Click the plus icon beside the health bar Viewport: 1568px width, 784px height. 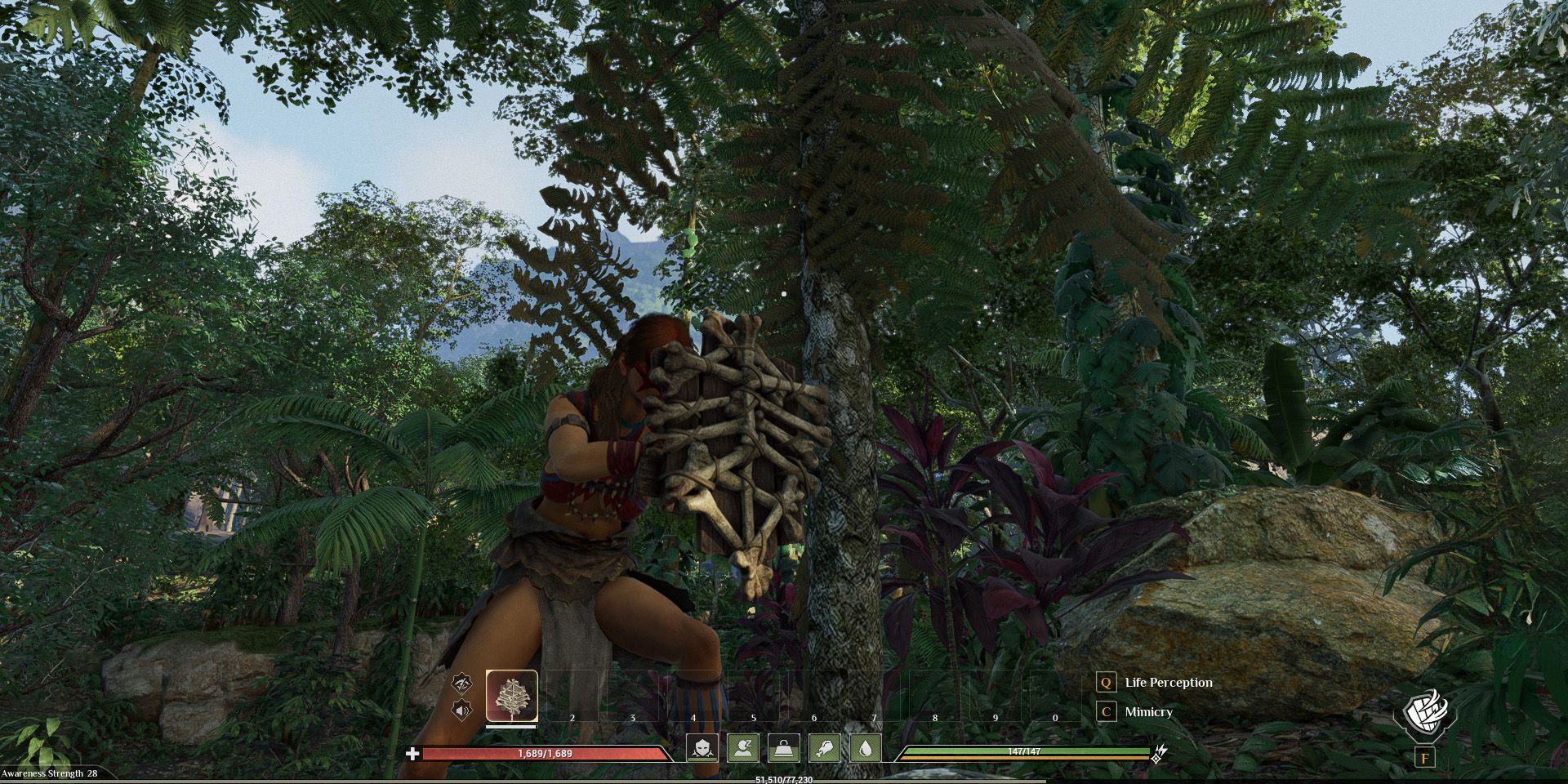(x=412, y=754)
